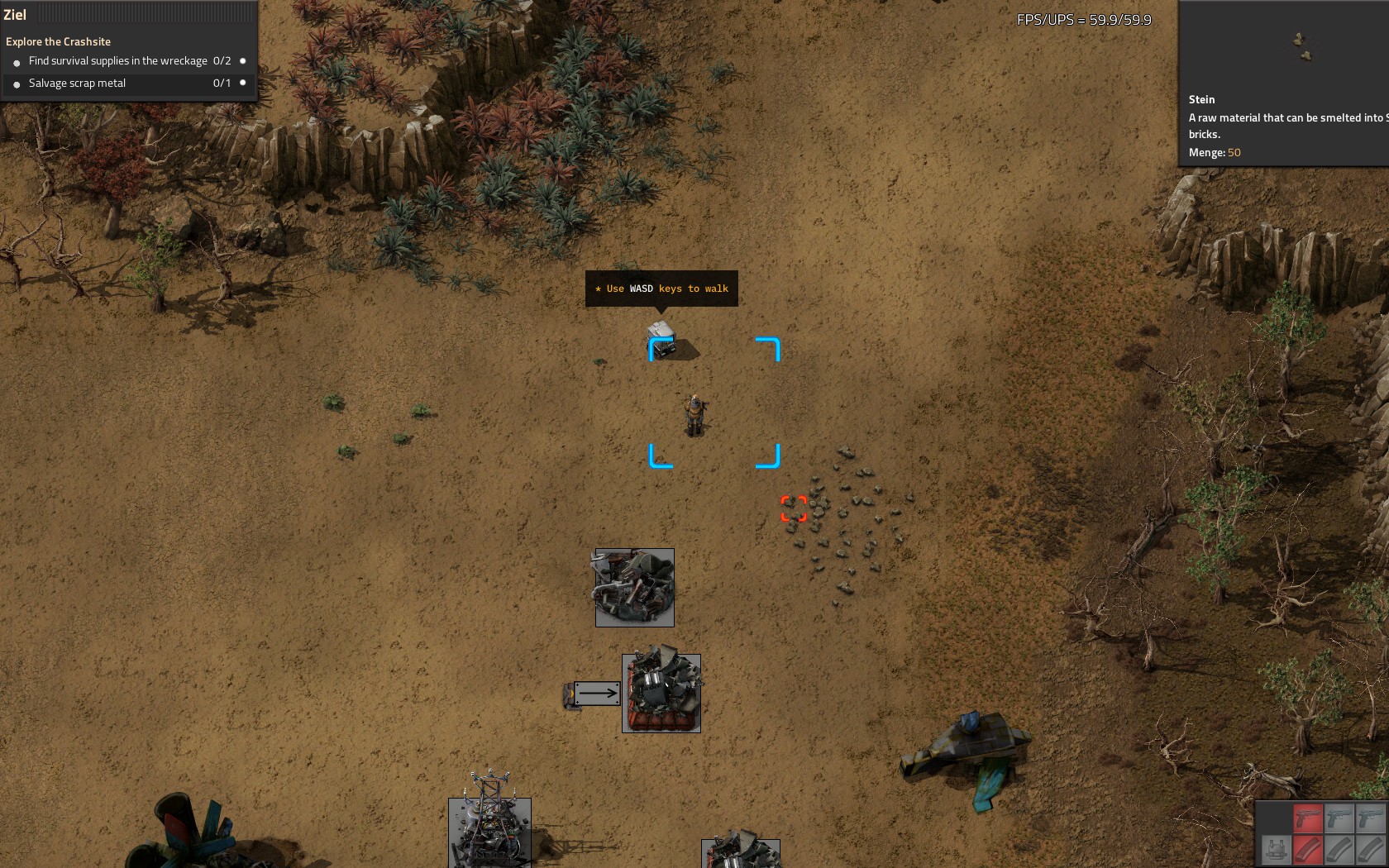This screenshot has height=868, width=1389.
Task: Select the red highlighted ammo magazine slot
Action: [x=1307, y=850]
